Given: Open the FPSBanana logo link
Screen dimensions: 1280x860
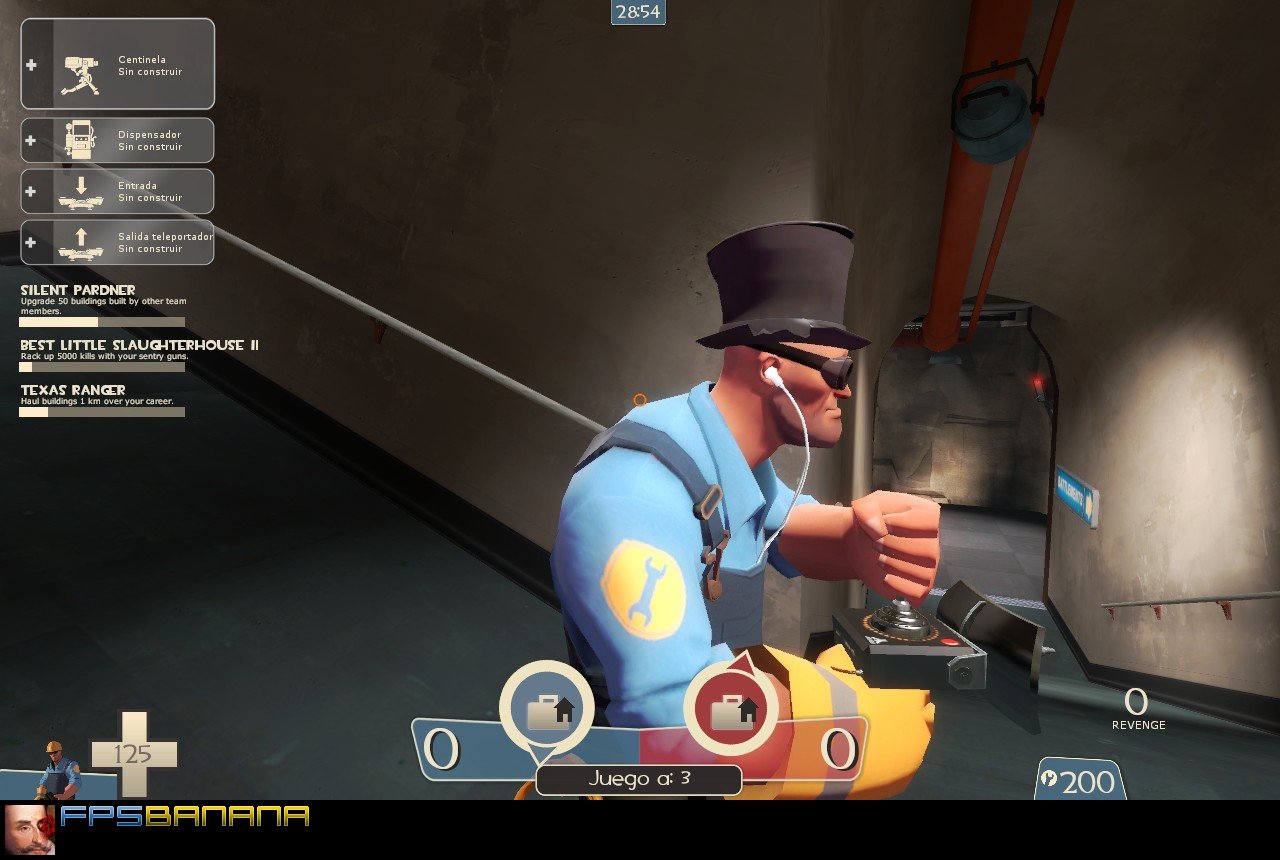Looking at the screenshot, I should click(x=184, y=816).
